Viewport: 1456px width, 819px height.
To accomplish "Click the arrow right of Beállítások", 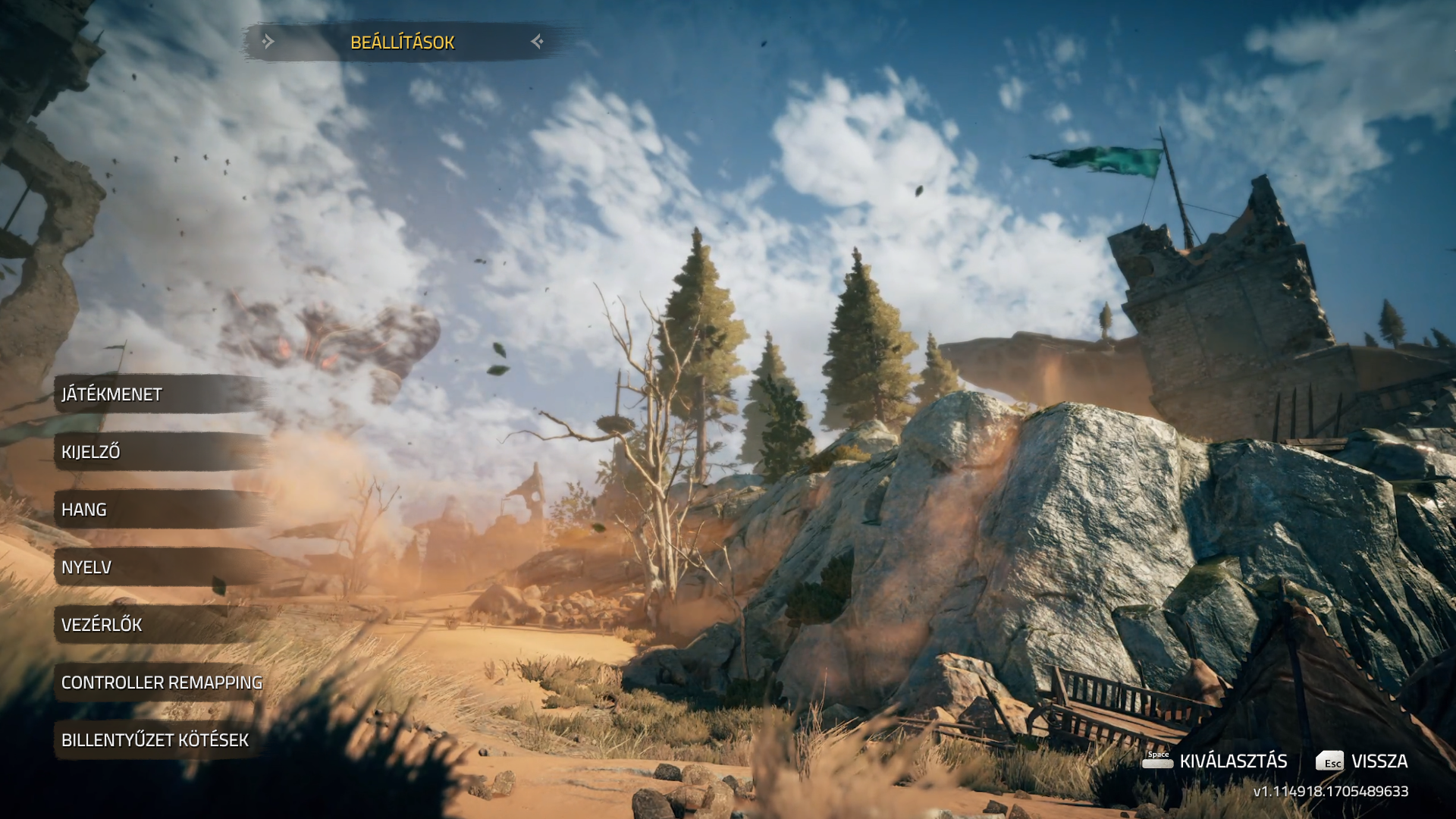I will (537, 42).
